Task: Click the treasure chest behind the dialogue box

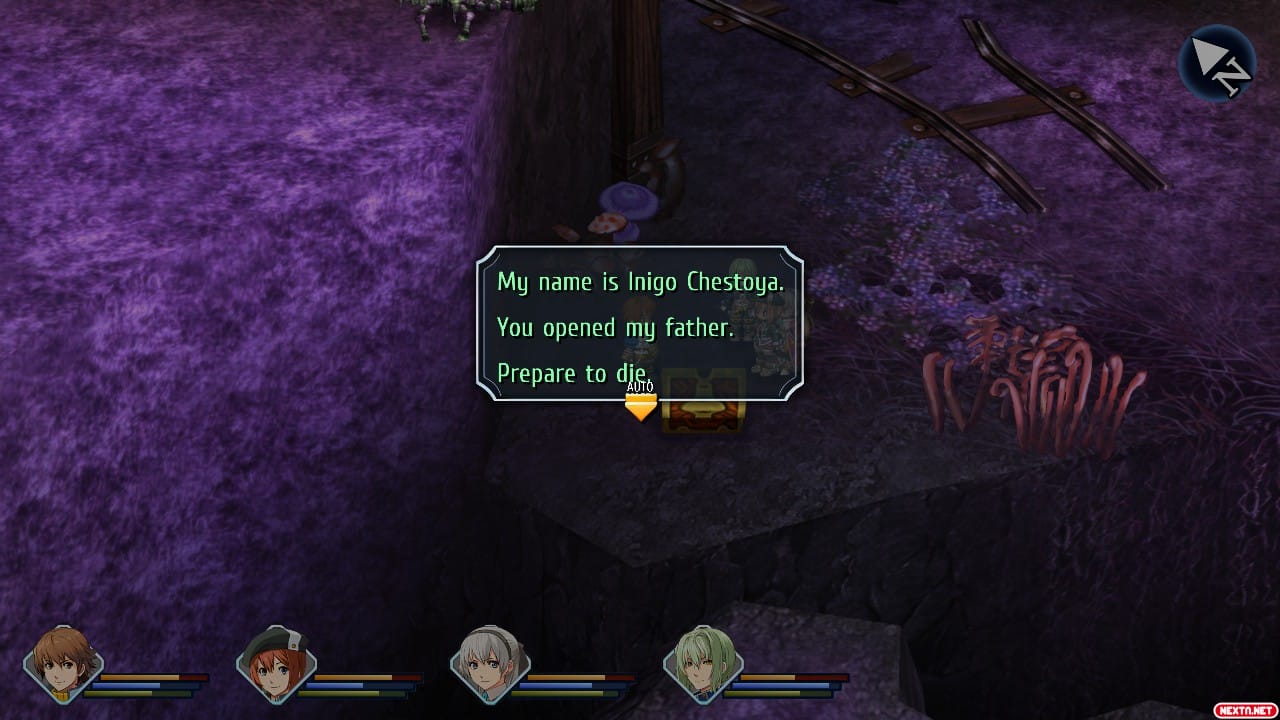Action: tap(706, 400)
